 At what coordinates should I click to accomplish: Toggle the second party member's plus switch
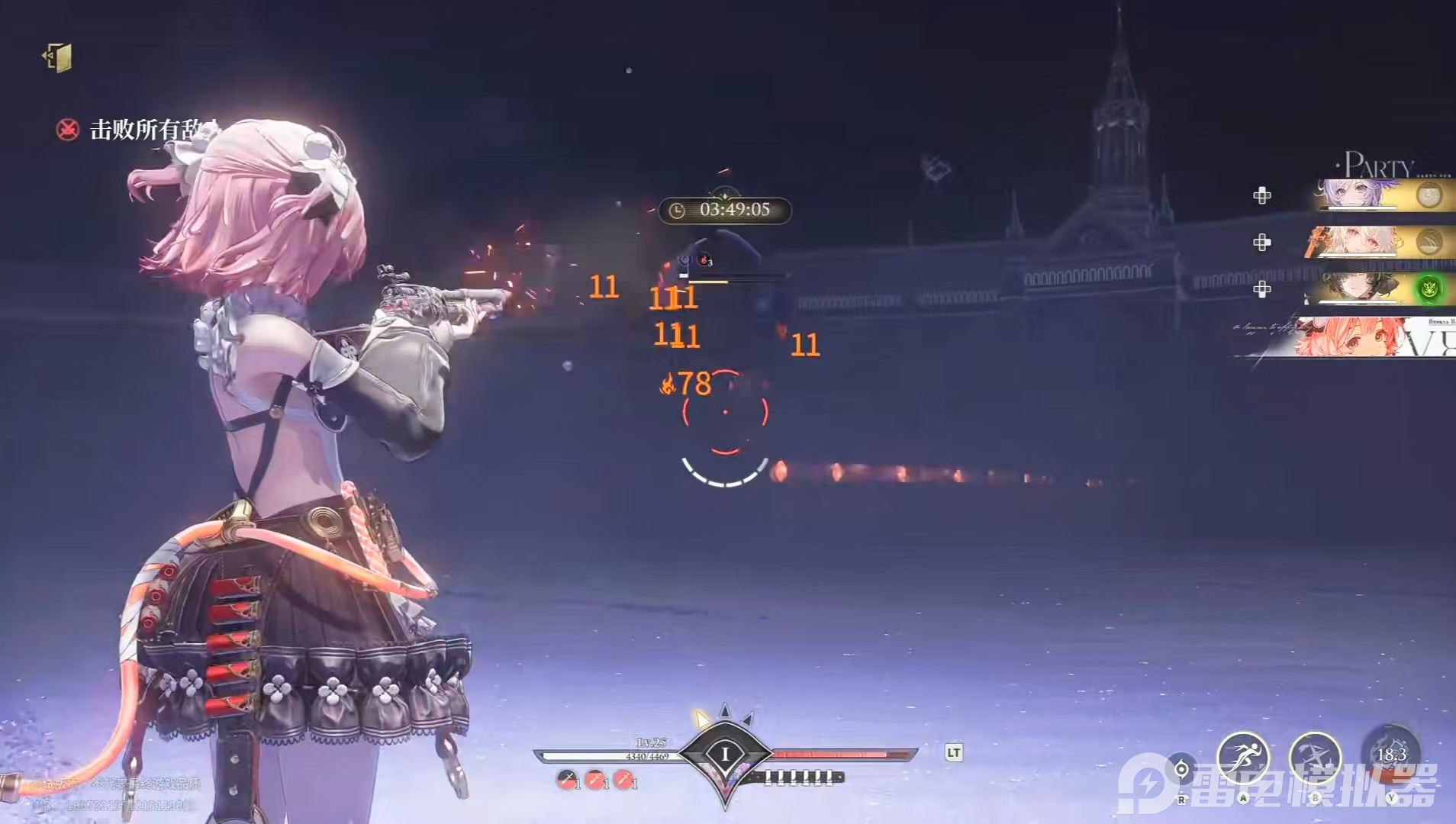click(1263, 243)
